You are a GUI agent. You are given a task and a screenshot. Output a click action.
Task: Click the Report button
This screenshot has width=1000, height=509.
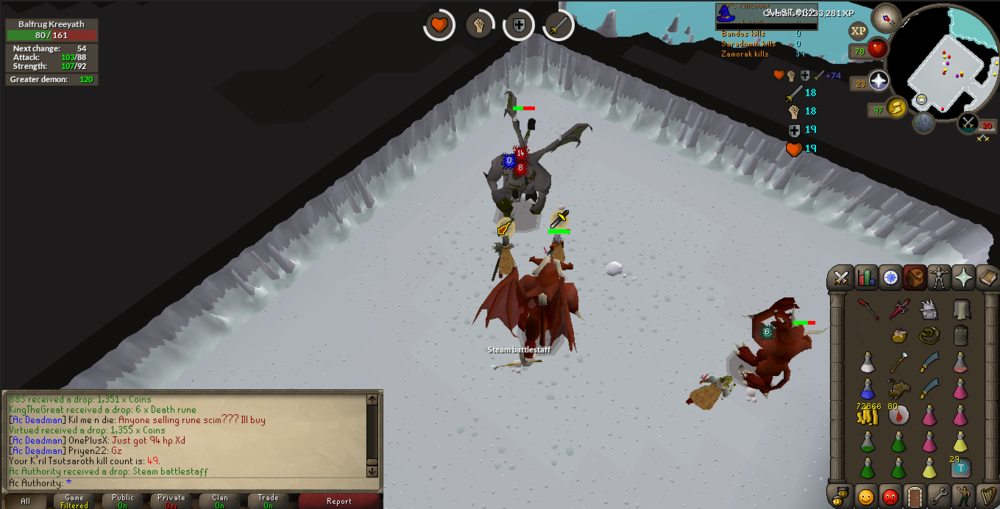pyautogui.click(x=339, y=501)
